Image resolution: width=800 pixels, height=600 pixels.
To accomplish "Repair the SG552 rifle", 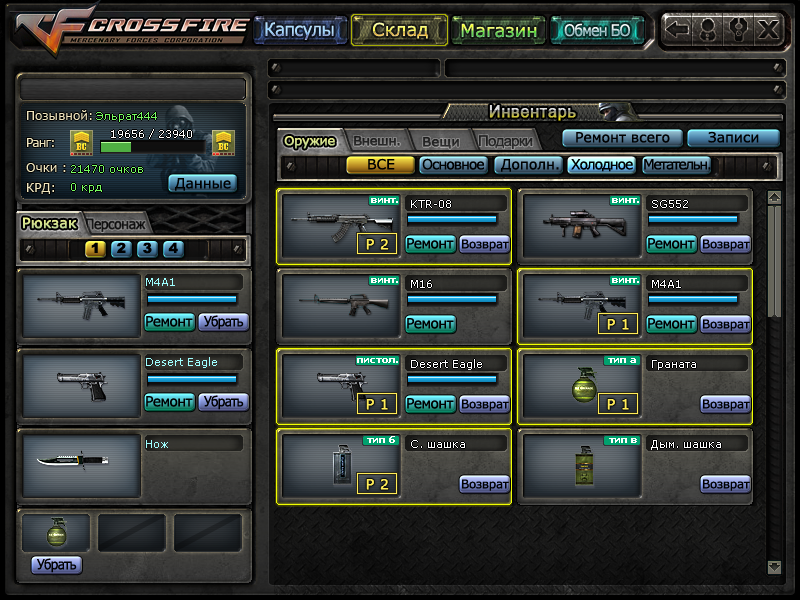I will (x=671, y=244).
